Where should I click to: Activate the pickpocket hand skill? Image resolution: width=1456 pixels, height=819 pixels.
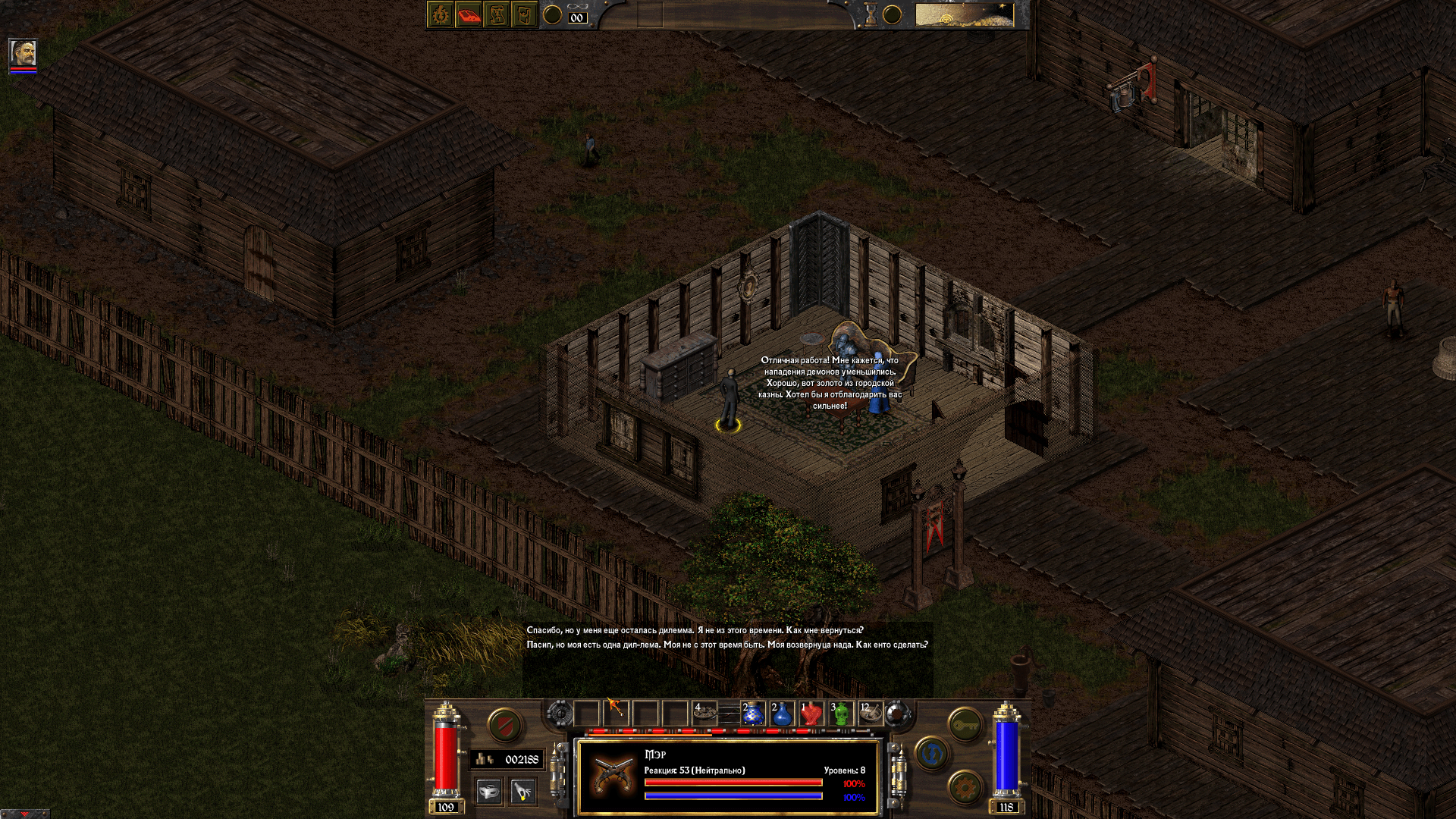click(522, 792)
